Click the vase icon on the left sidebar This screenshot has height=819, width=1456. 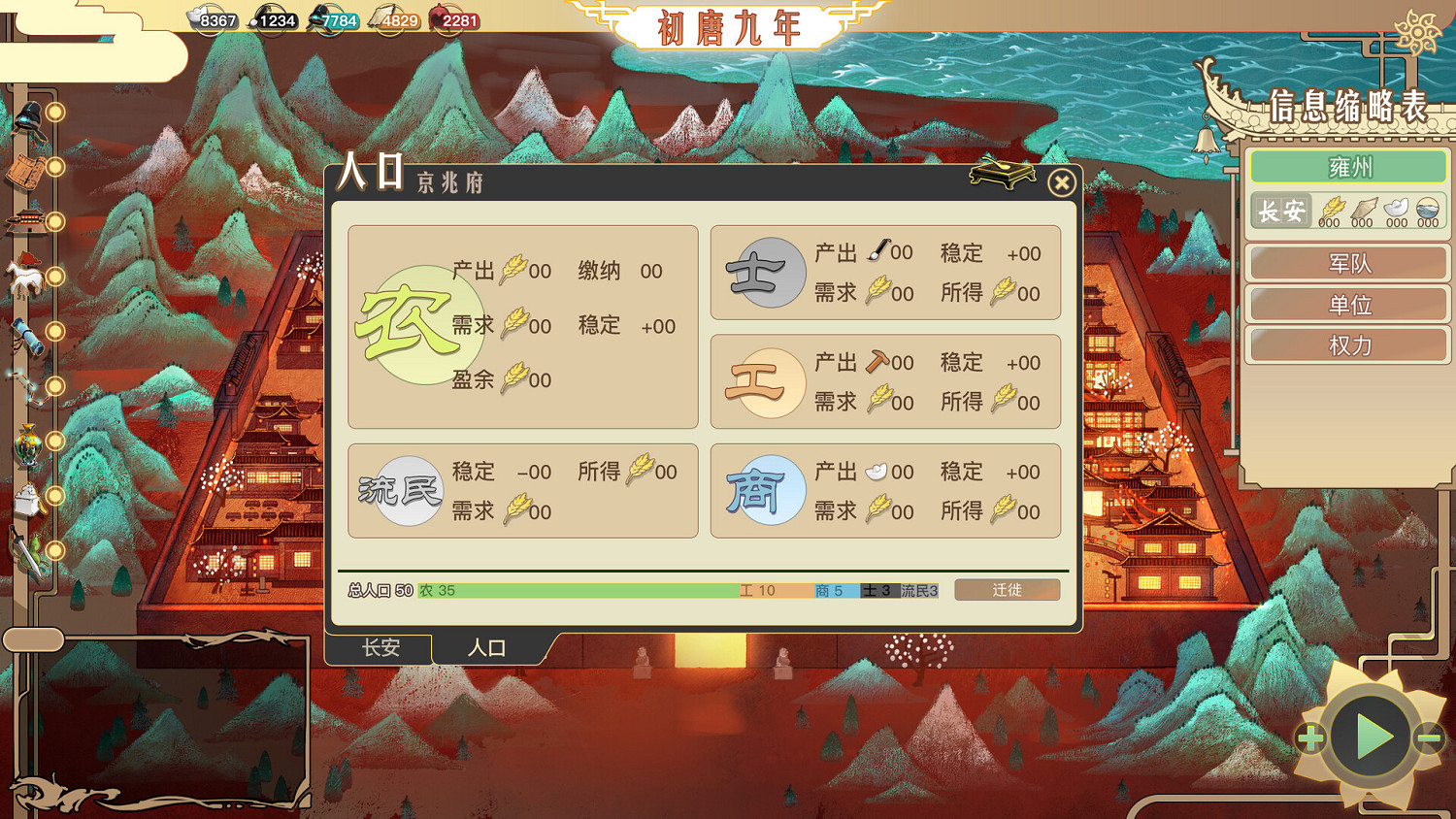(x=26, y=444)
